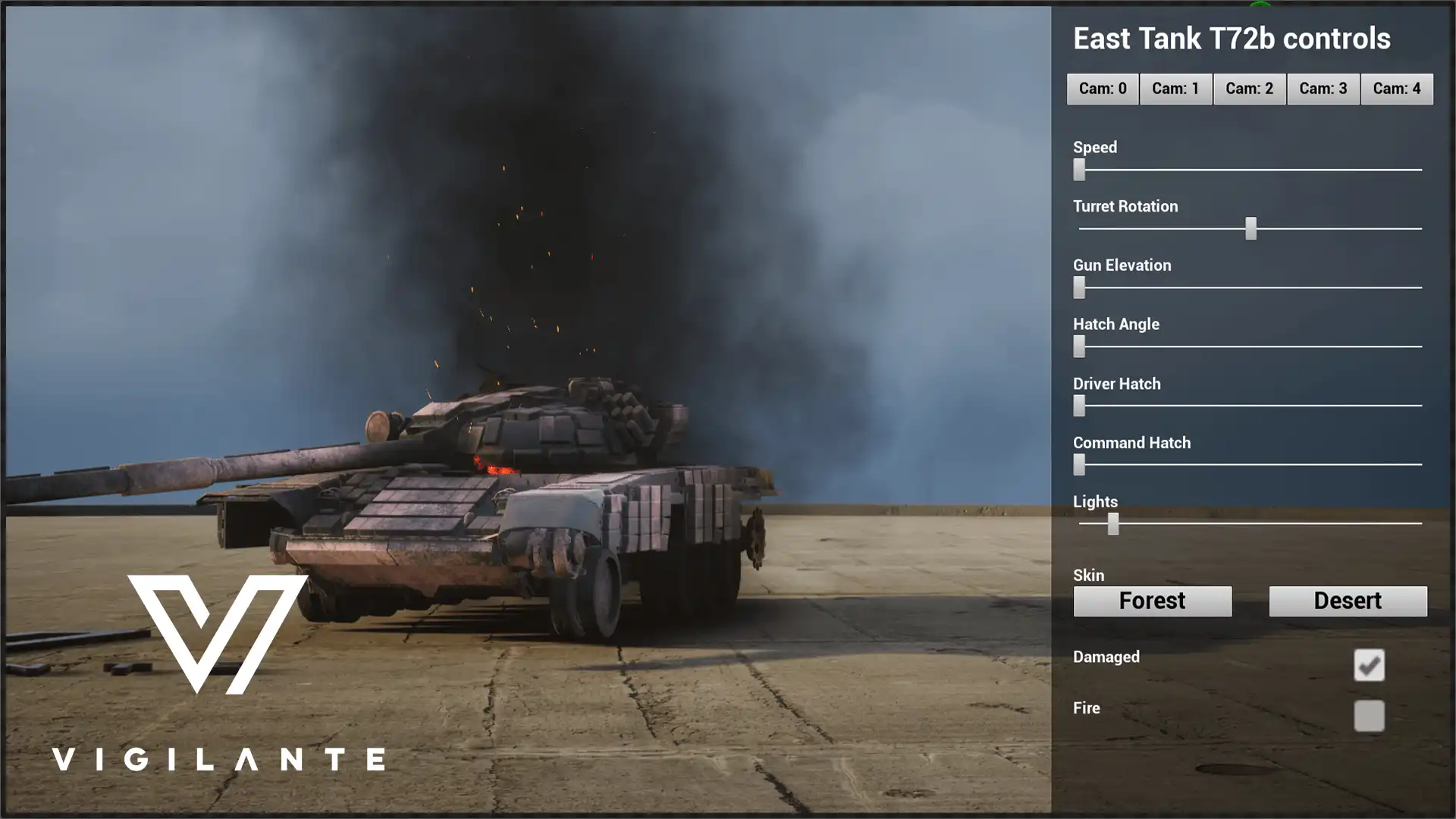
Task: Apply the Forest skin
Action: (x=1152, y=601)
